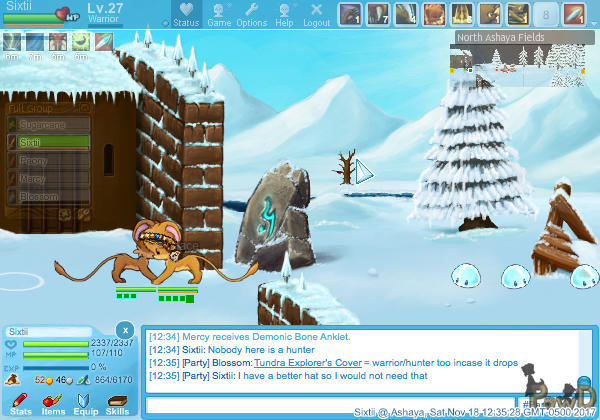Select Sugarcane in the party list

pos(50,125)
